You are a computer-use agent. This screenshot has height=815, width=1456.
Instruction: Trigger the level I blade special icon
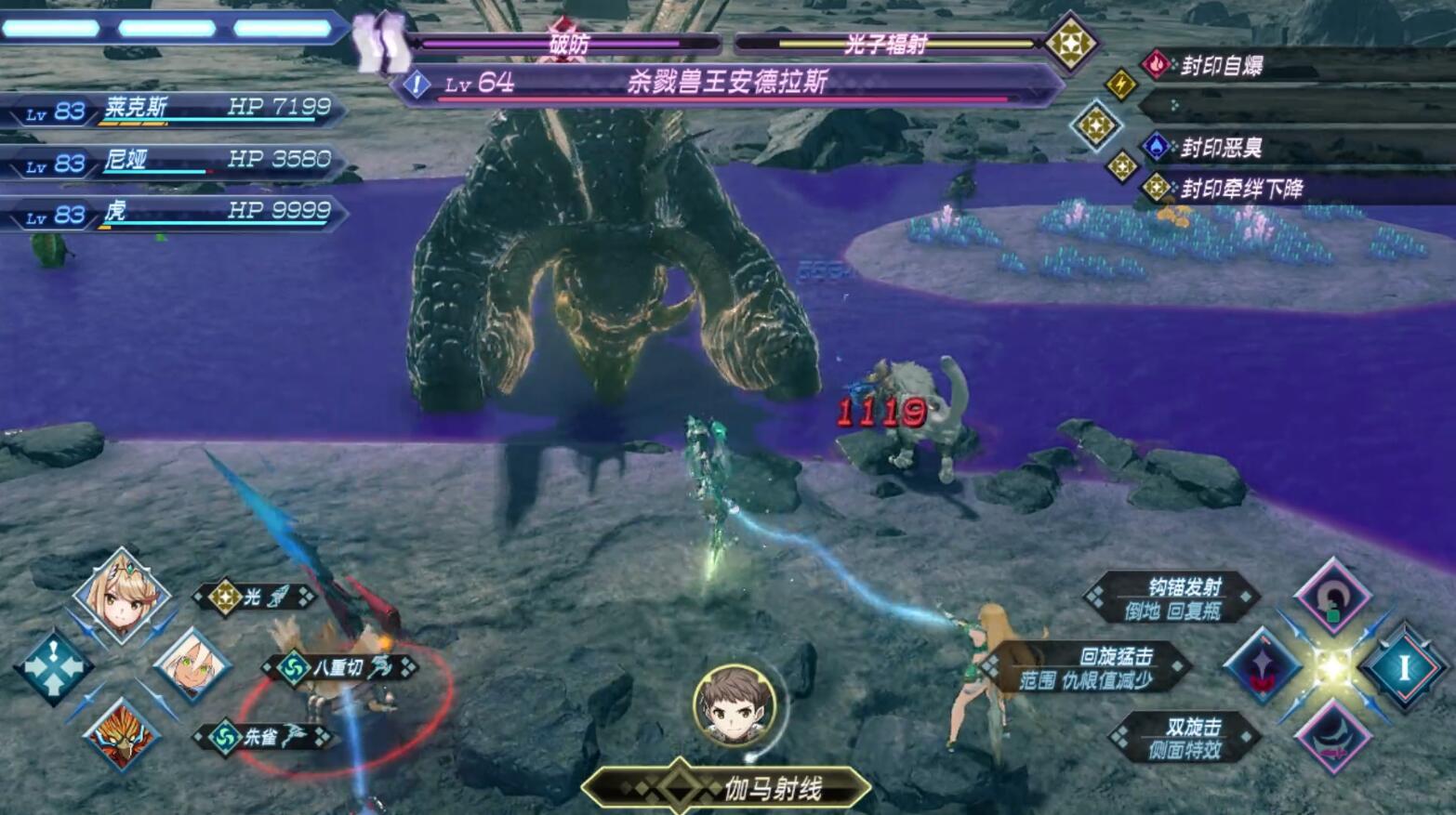click(1403, 666)
